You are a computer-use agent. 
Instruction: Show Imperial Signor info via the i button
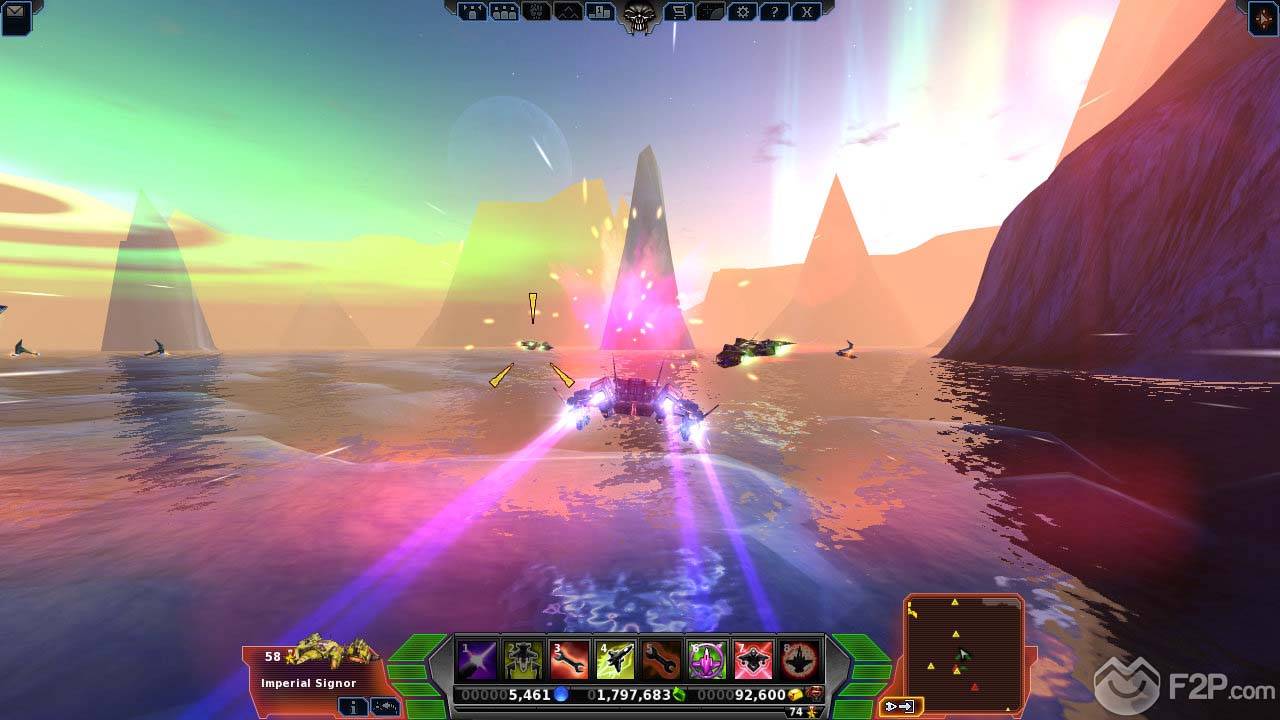pos(352,706)
